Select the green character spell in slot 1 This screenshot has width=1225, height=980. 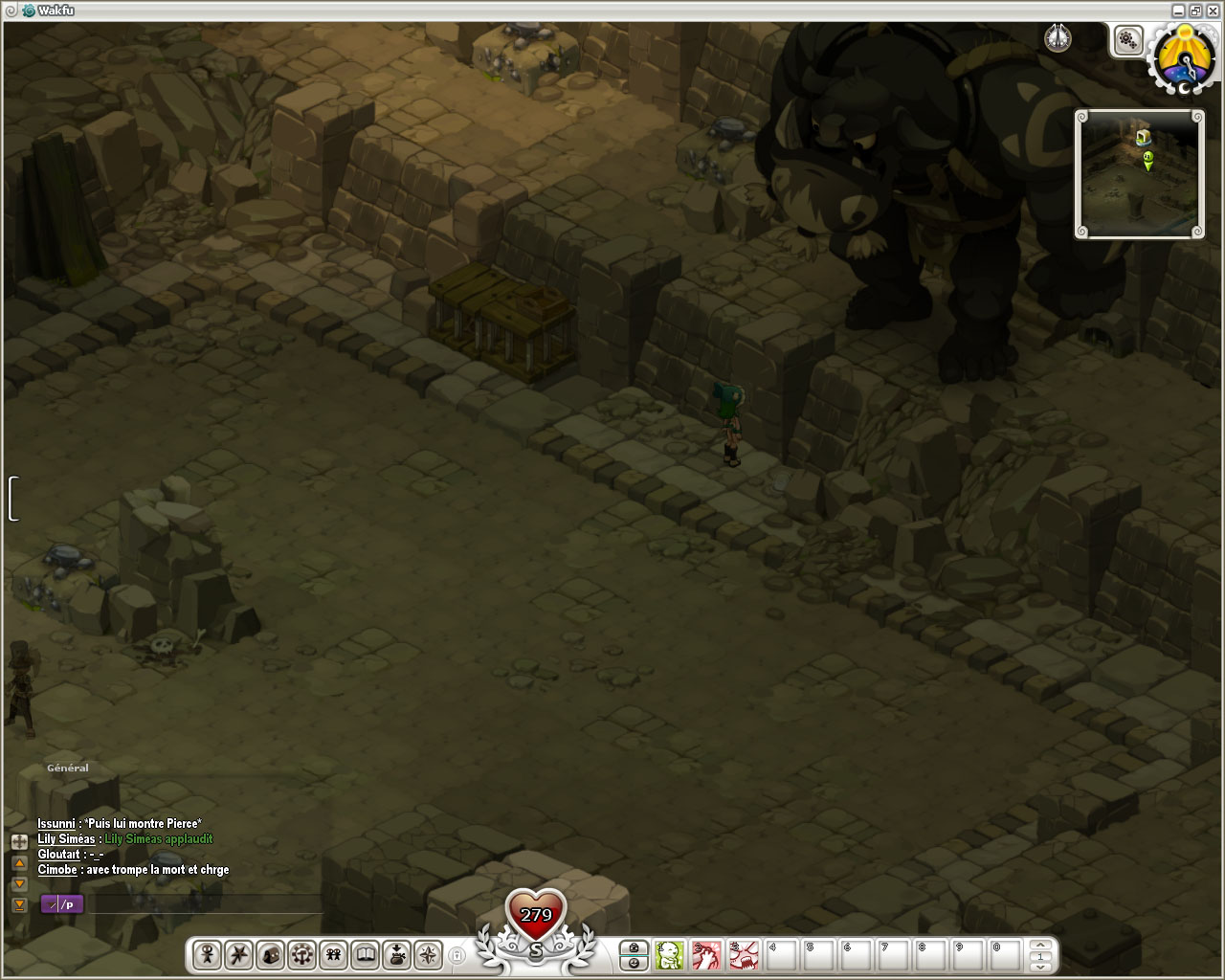pos(670,954)
